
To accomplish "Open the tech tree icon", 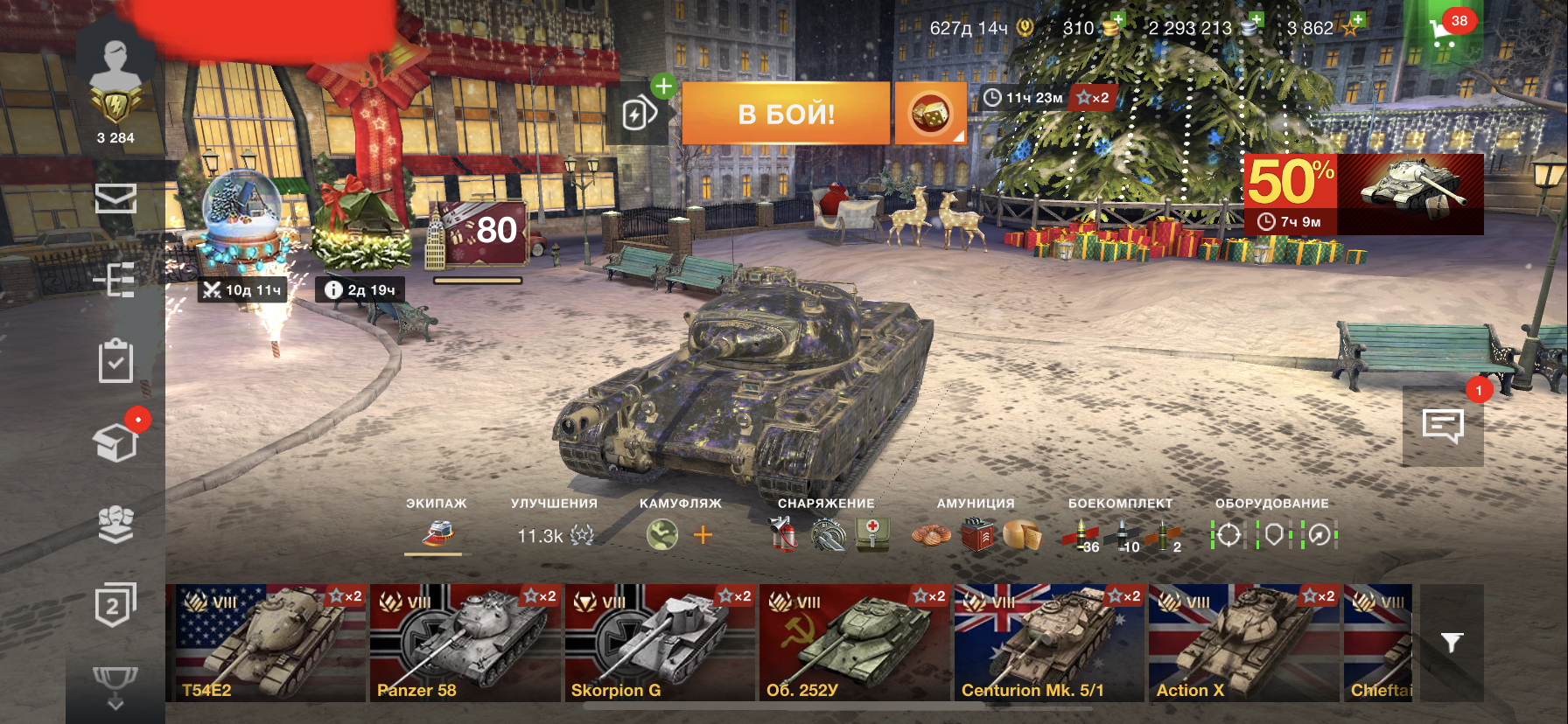I will click(x=115, y=280).
